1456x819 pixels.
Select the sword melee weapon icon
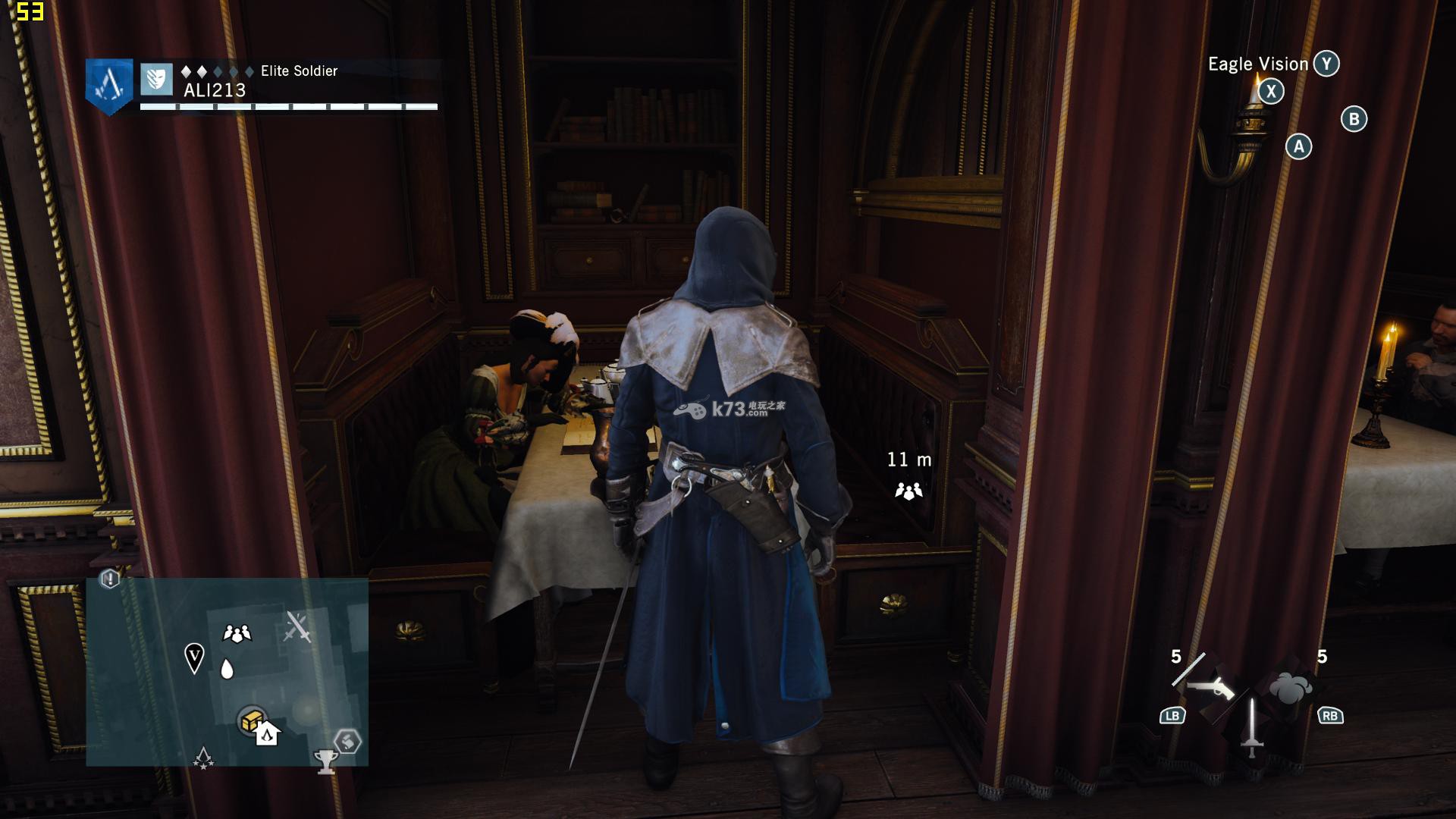click(x=1251, y=728)
